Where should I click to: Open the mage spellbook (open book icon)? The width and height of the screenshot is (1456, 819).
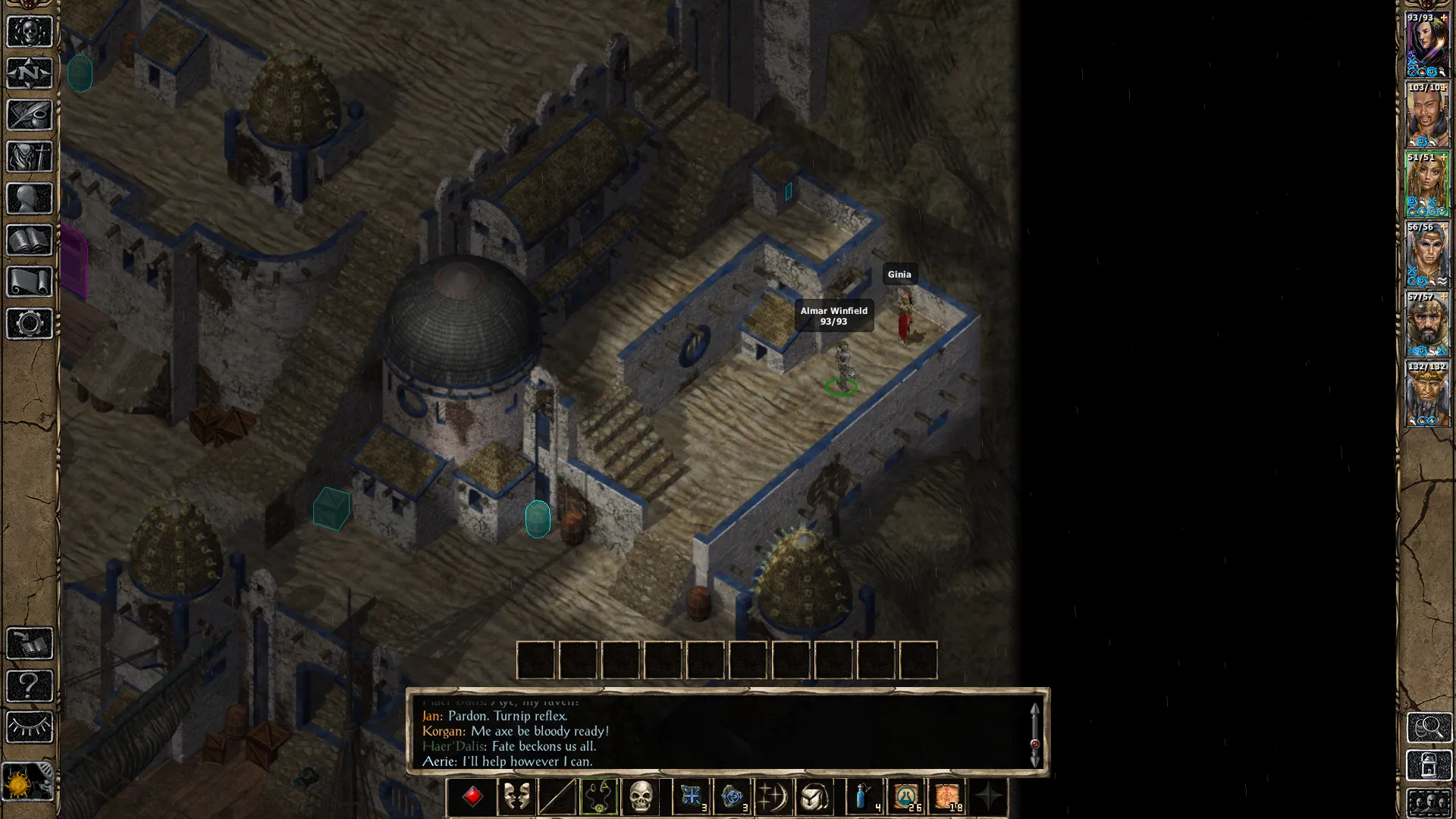pos(30,240)
